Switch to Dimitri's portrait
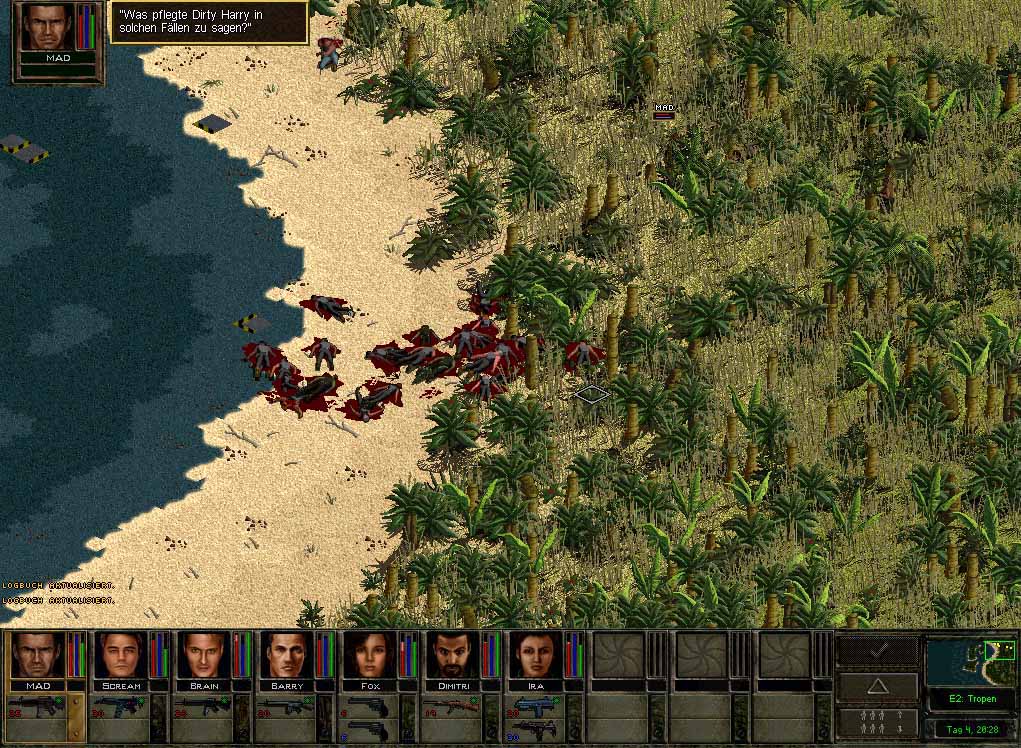1021x748 pixels. pyautogui.click(x=452, y=655)
